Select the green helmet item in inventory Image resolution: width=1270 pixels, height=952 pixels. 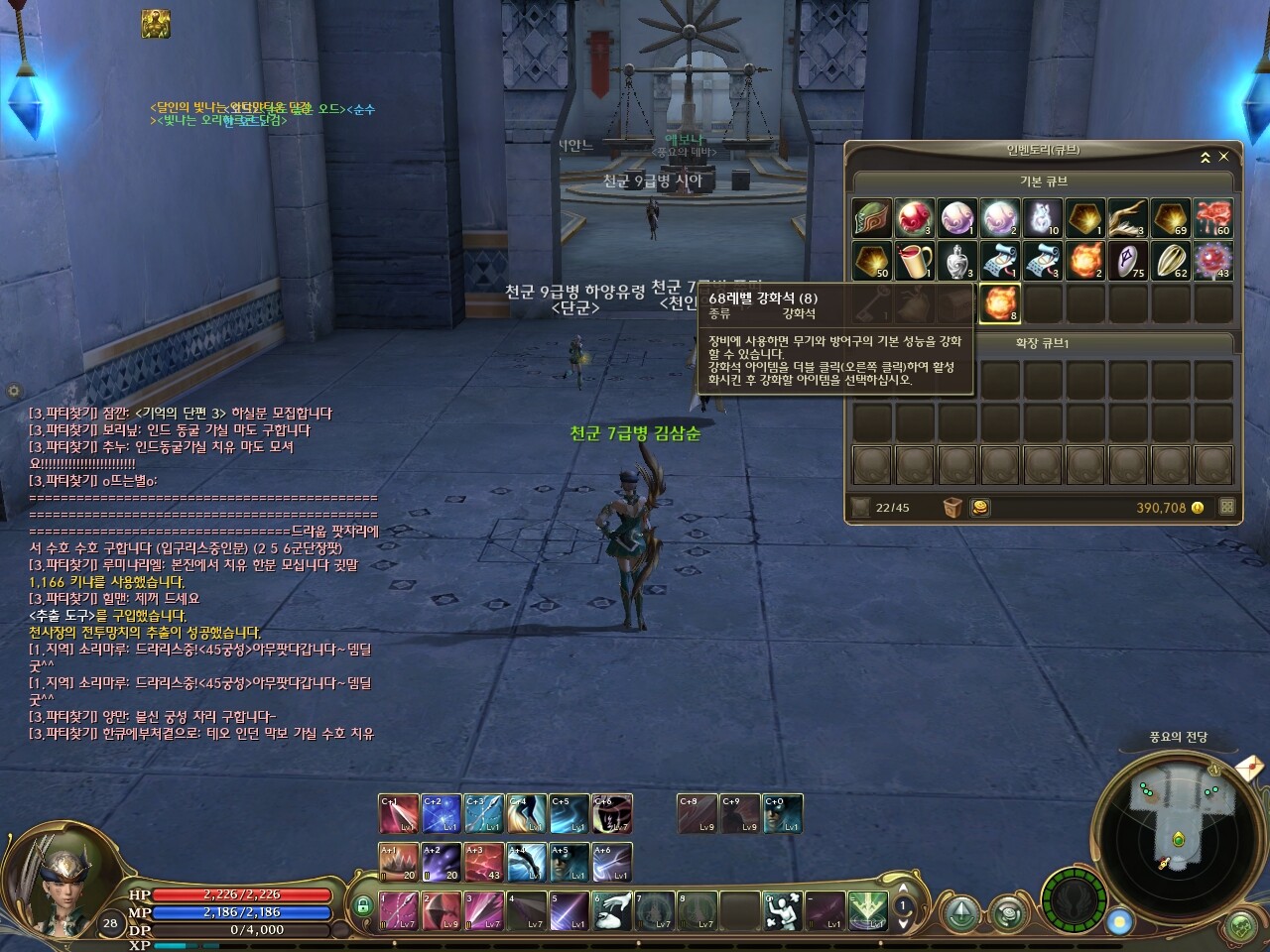[871, 218]
